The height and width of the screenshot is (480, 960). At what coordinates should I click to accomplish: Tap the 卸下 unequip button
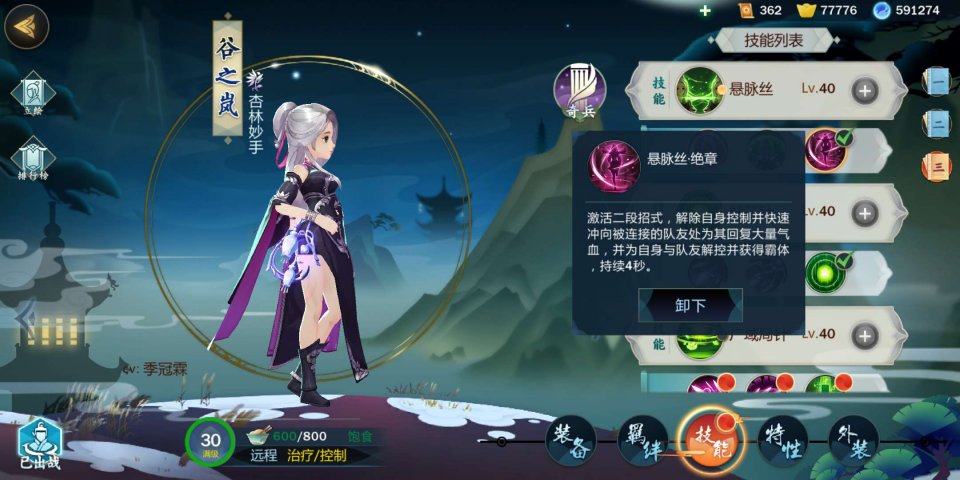pos(690,305)
